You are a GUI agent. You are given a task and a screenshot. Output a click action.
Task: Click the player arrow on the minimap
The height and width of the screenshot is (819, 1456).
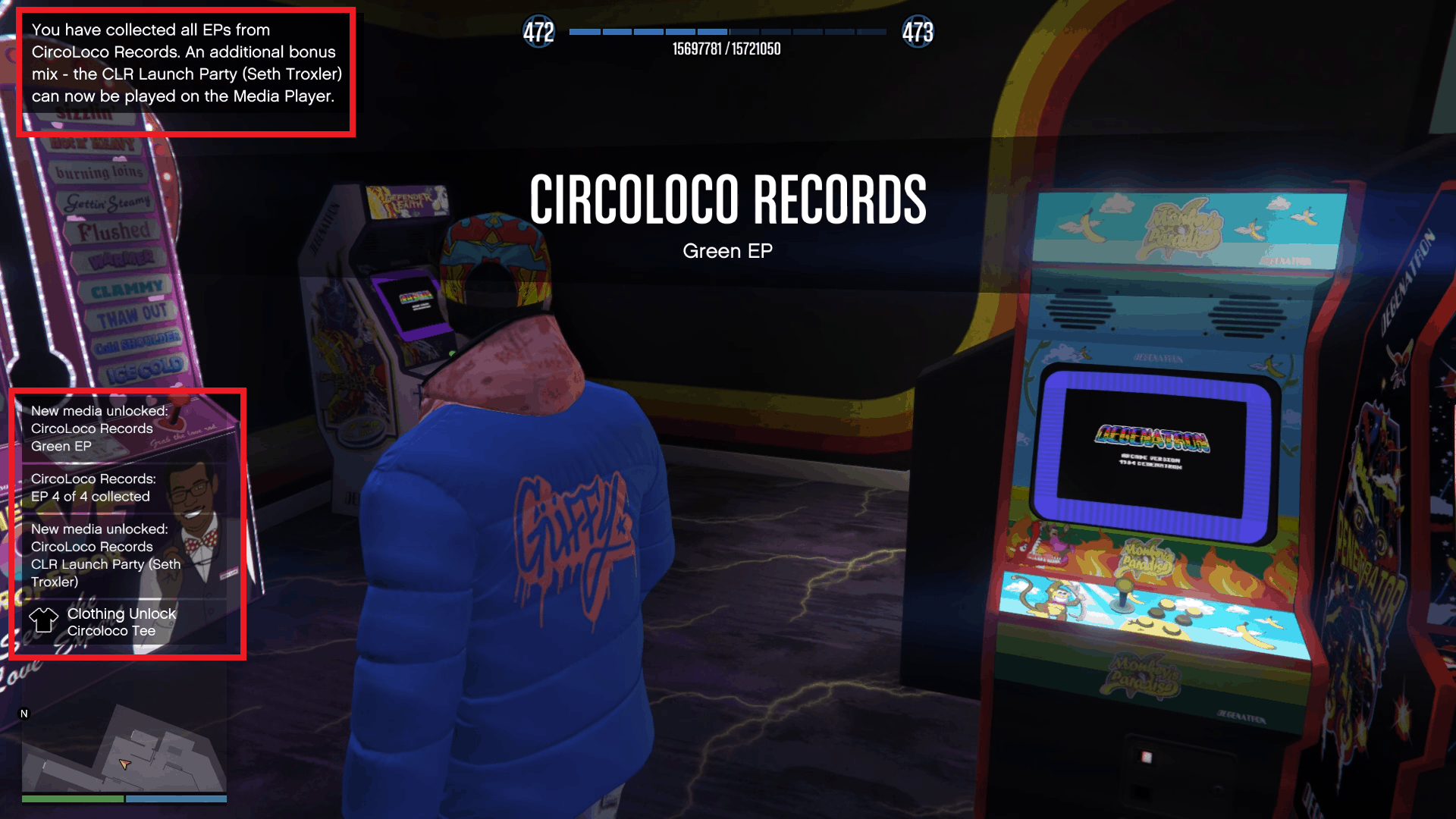pyautogui.click(x=124, y=765)
